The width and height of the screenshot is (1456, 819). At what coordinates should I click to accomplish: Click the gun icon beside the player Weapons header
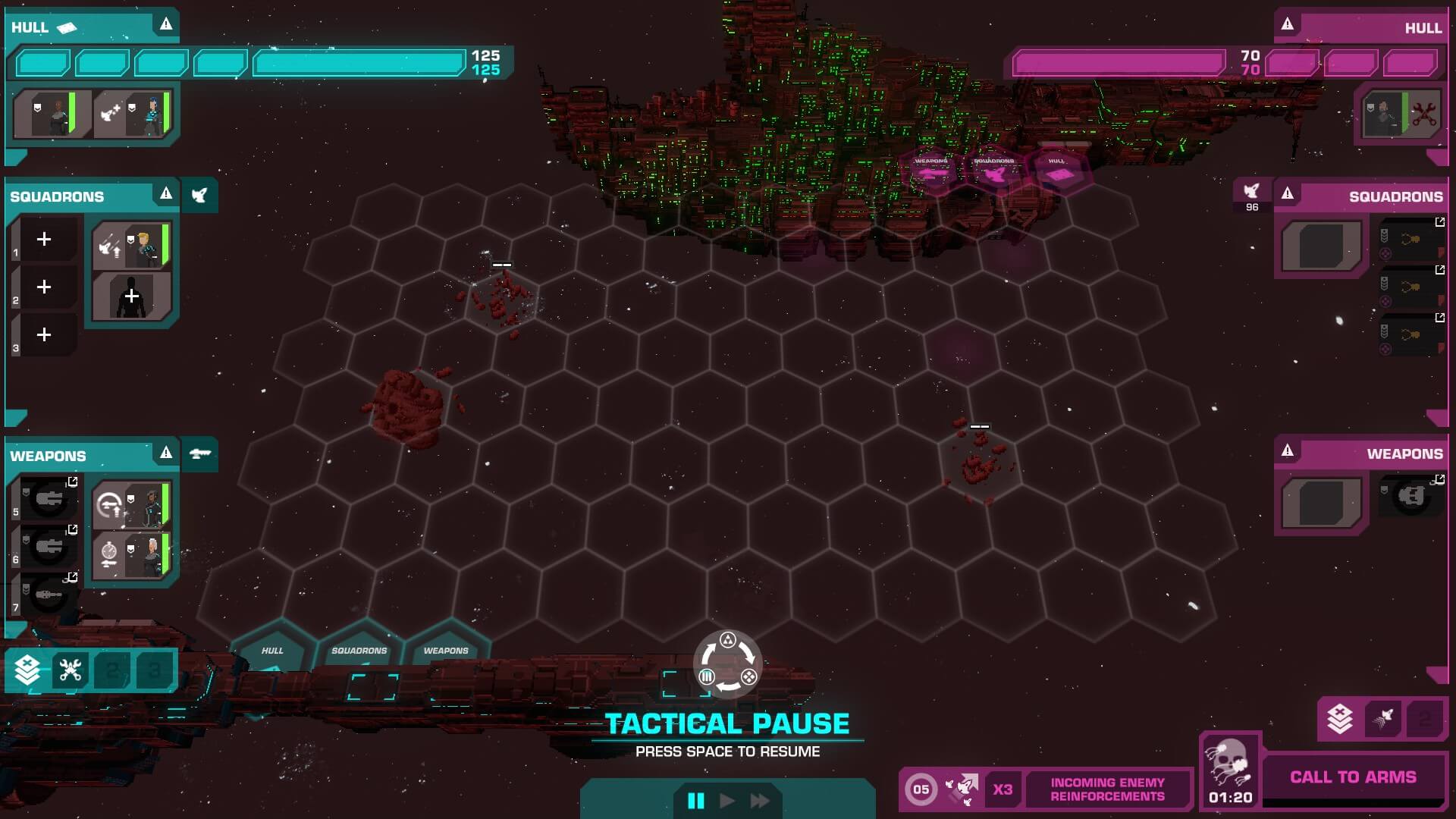point(199,453)
